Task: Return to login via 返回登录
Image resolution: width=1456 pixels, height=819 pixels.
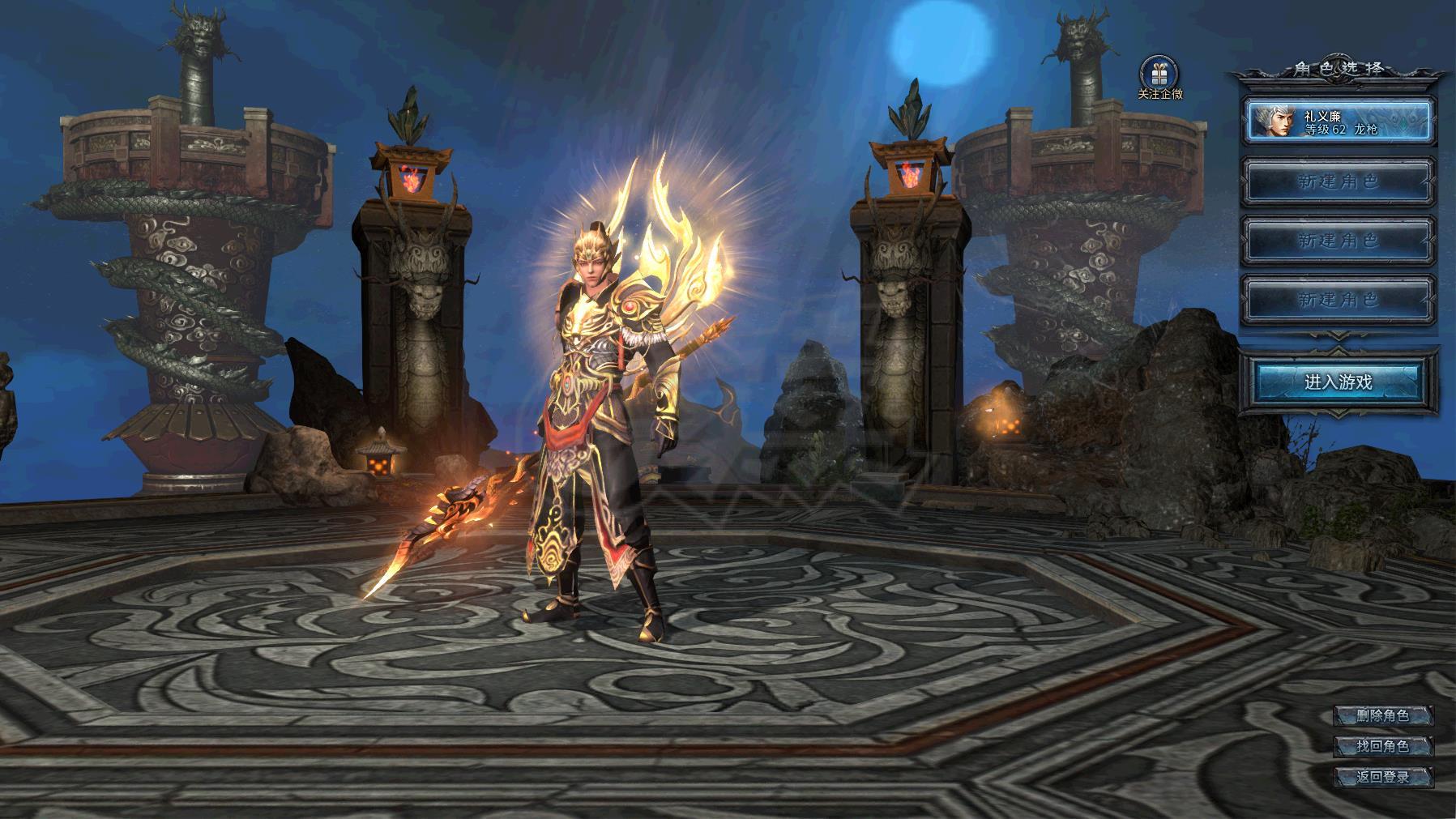Action: [x=1383, y=777]
